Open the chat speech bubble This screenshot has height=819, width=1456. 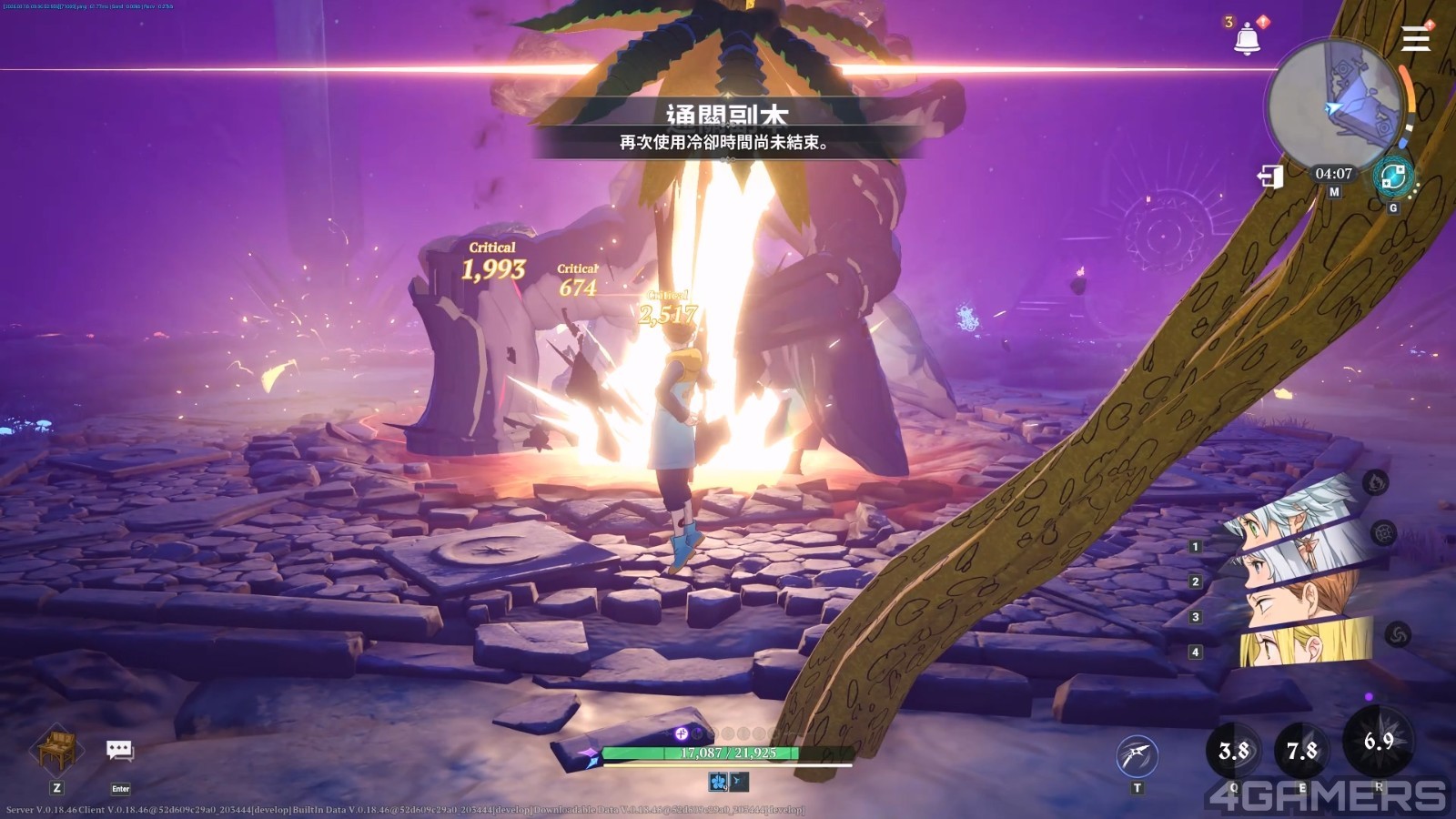(x=120, y=751)
